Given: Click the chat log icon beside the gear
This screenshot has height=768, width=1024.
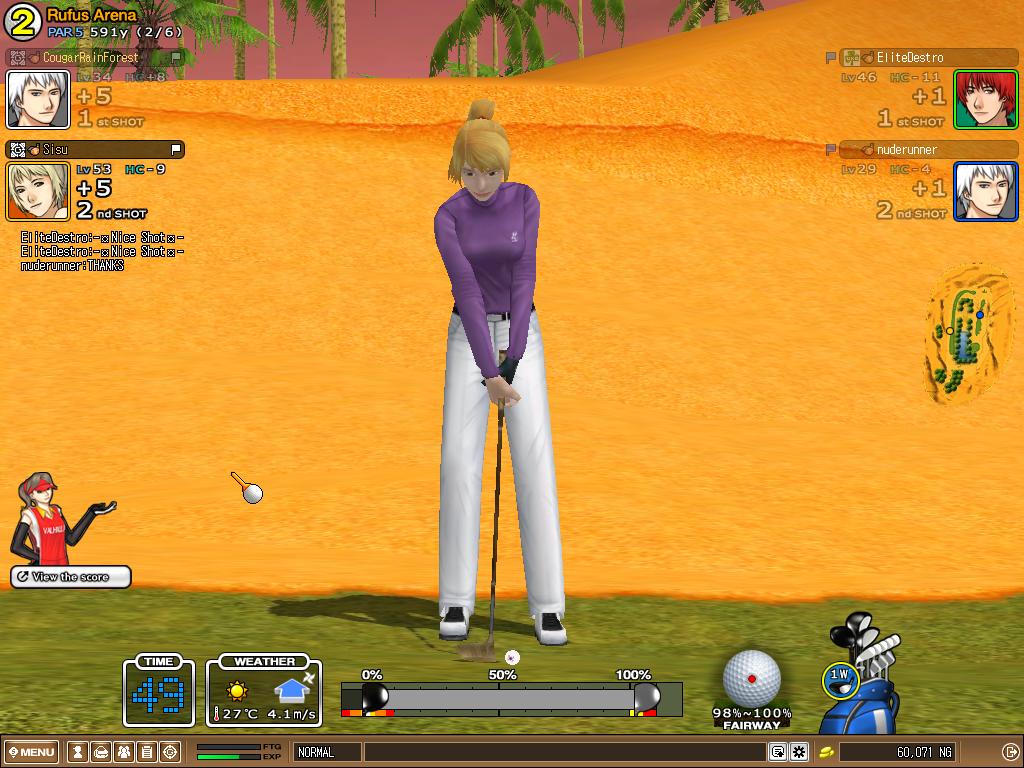Looking at the screenshot, I should click(777, 752).
